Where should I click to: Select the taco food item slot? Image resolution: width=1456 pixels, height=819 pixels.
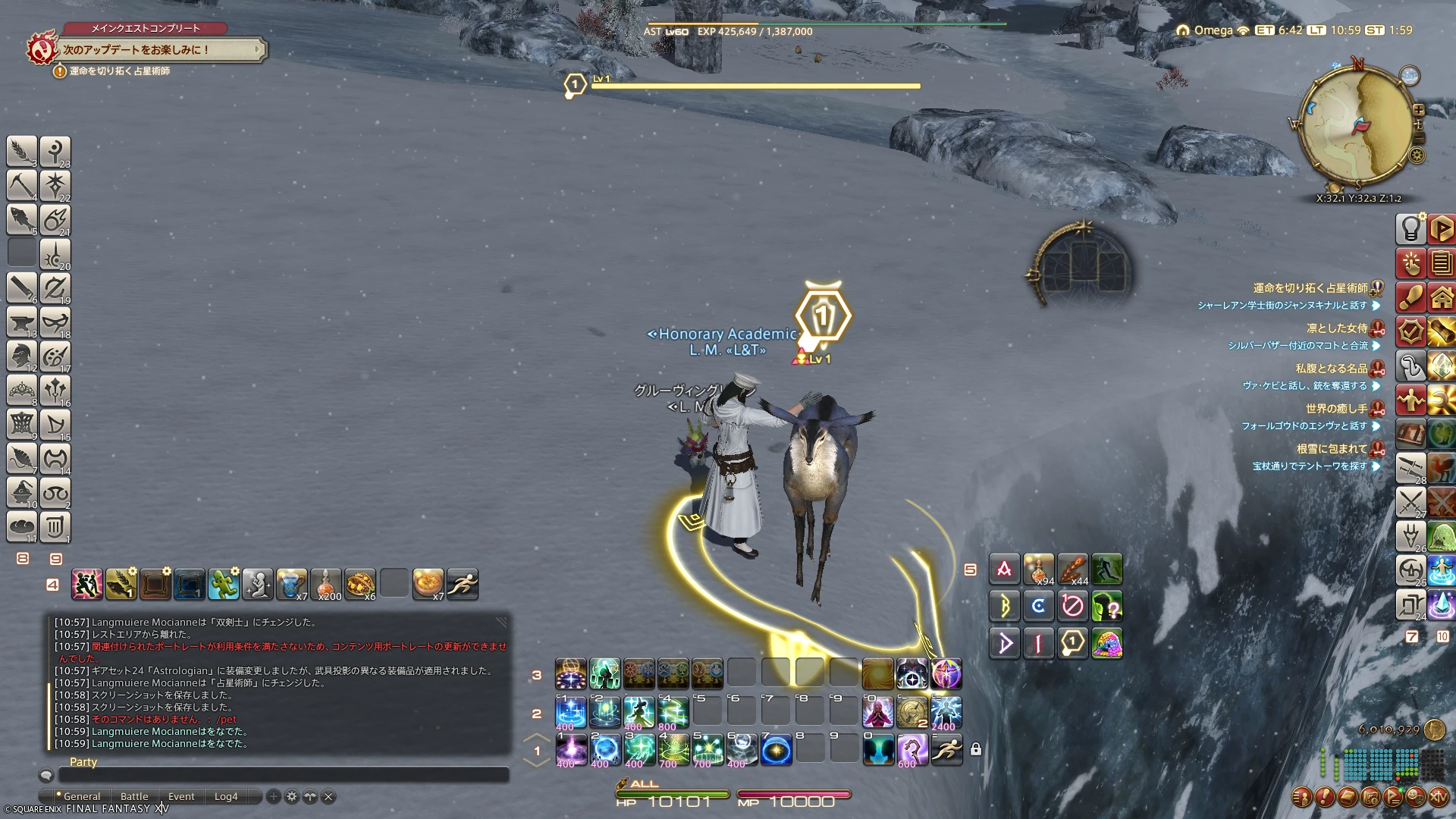coord(360,584)
